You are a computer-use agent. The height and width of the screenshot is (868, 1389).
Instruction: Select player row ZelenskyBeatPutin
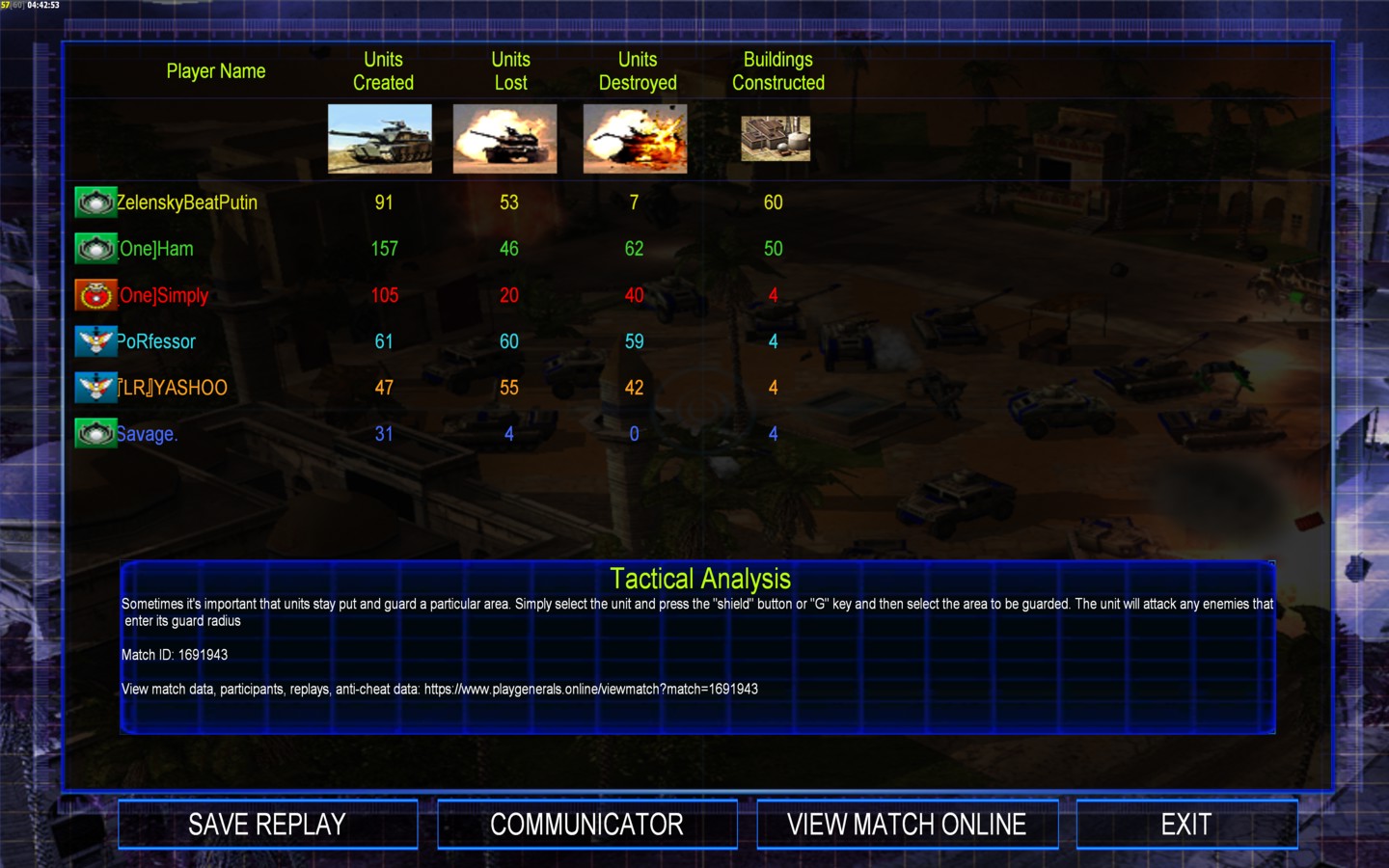pos(186,203)
